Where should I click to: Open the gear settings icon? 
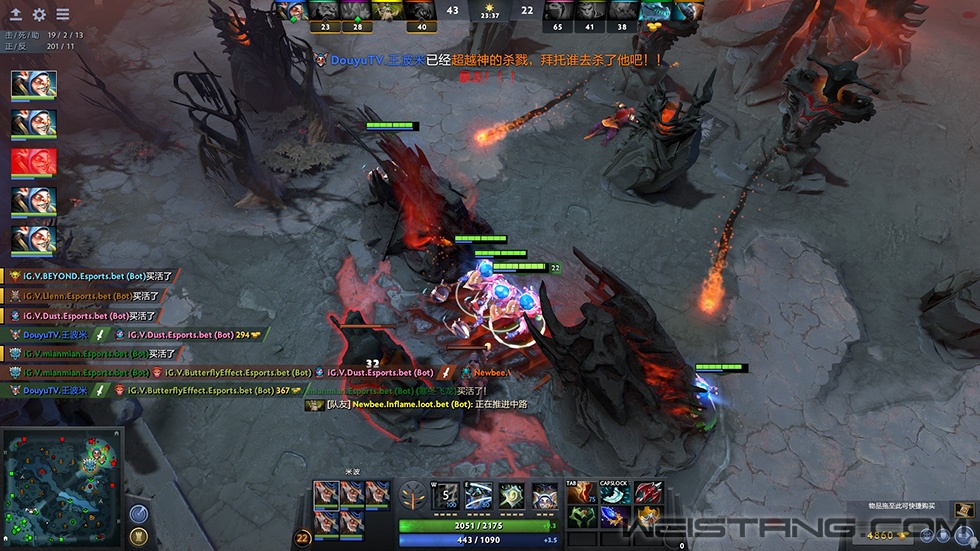pos(39,15)
